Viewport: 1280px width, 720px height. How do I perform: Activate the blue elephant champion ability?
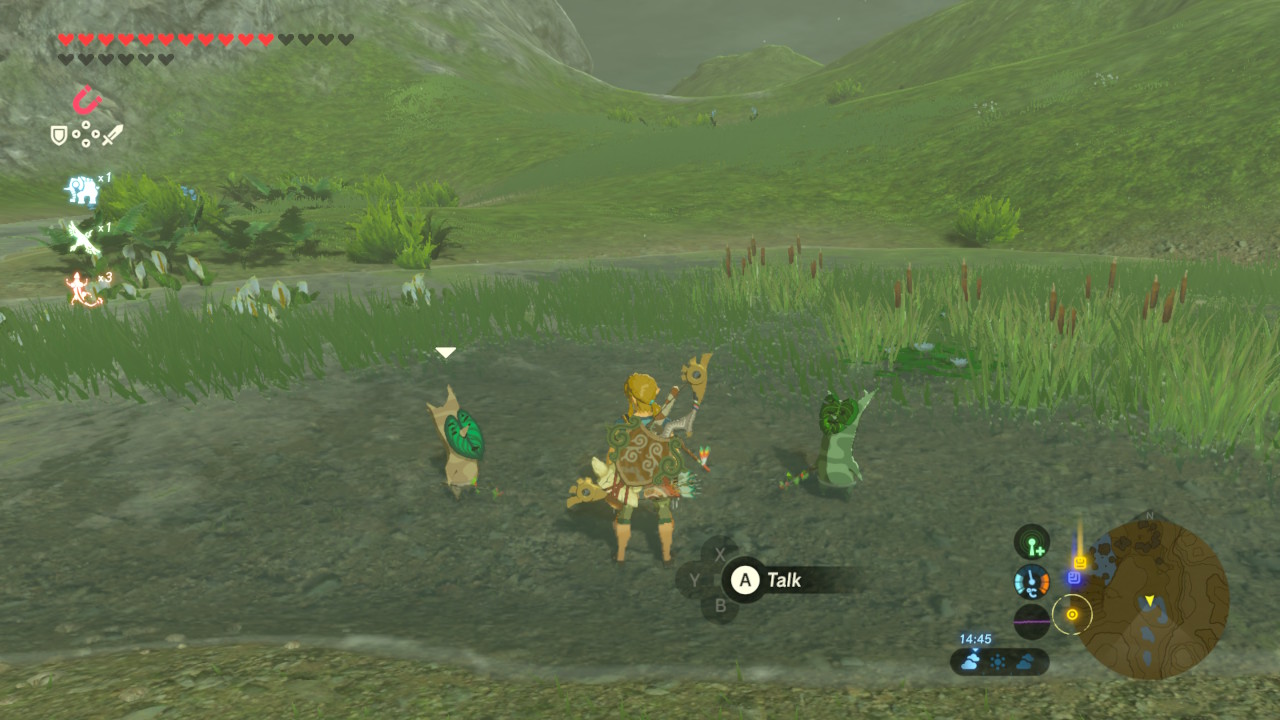coord(81,190)
